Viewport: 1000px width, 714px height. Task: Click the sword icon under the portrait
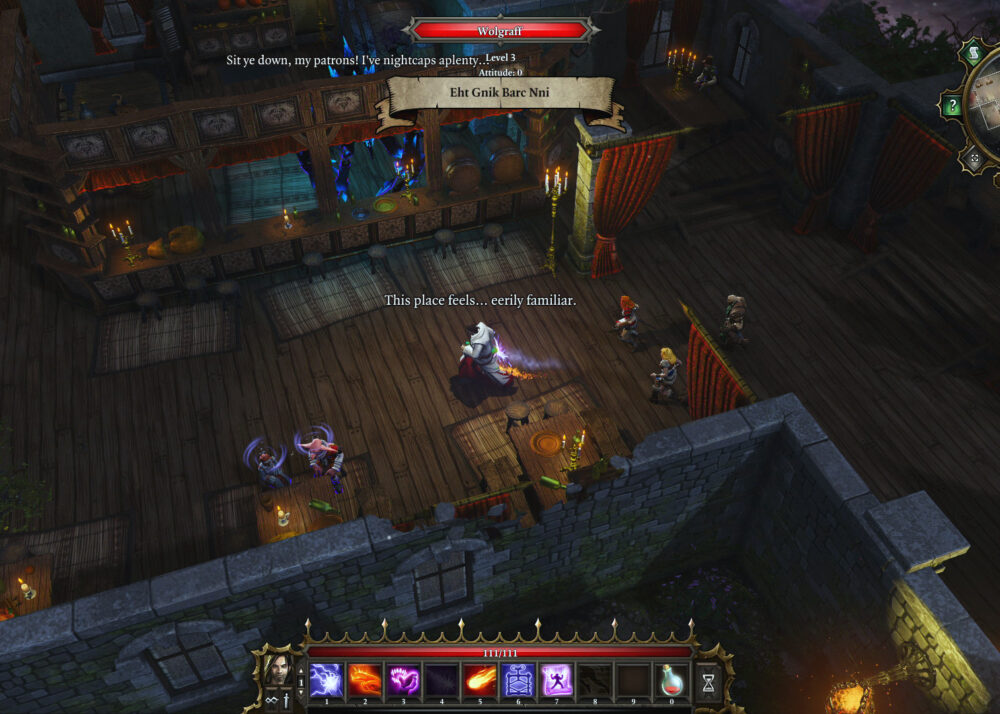pyautogui.click(x=286, y=699)
